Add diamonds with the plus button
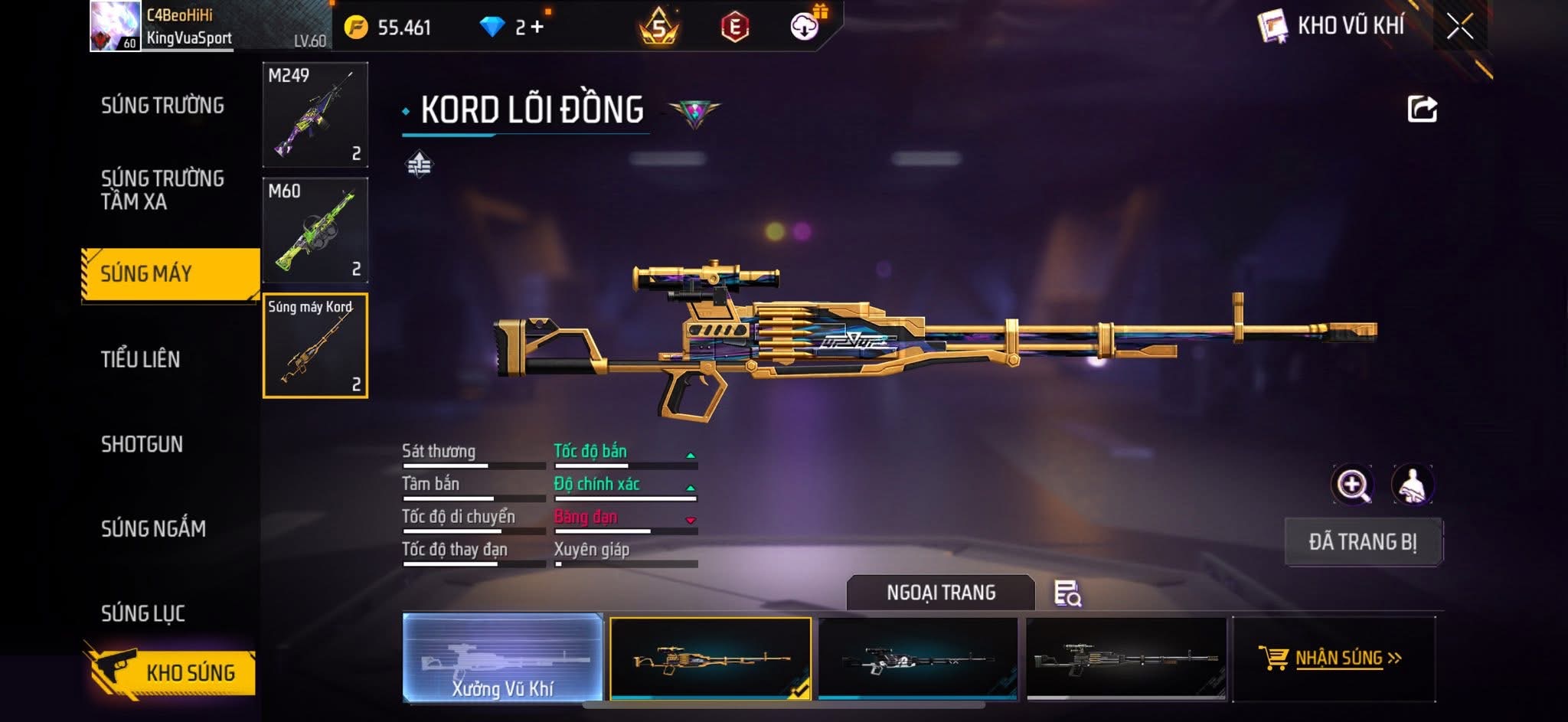The width and height of the screenshot is (1568, 722). [537, 28]
